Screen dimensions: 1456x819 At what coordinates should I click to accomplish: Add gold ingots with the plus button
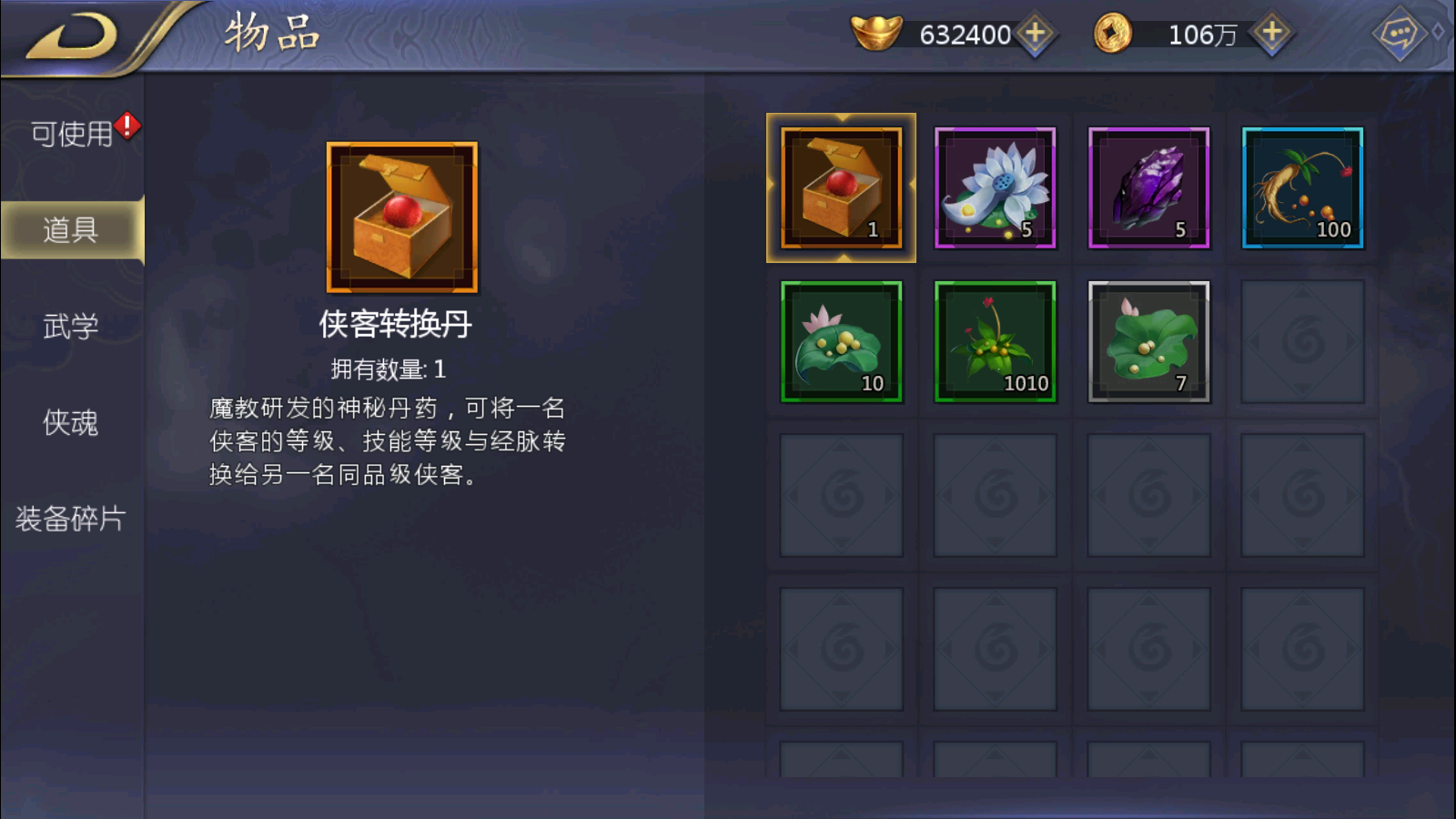point(1035,34)
